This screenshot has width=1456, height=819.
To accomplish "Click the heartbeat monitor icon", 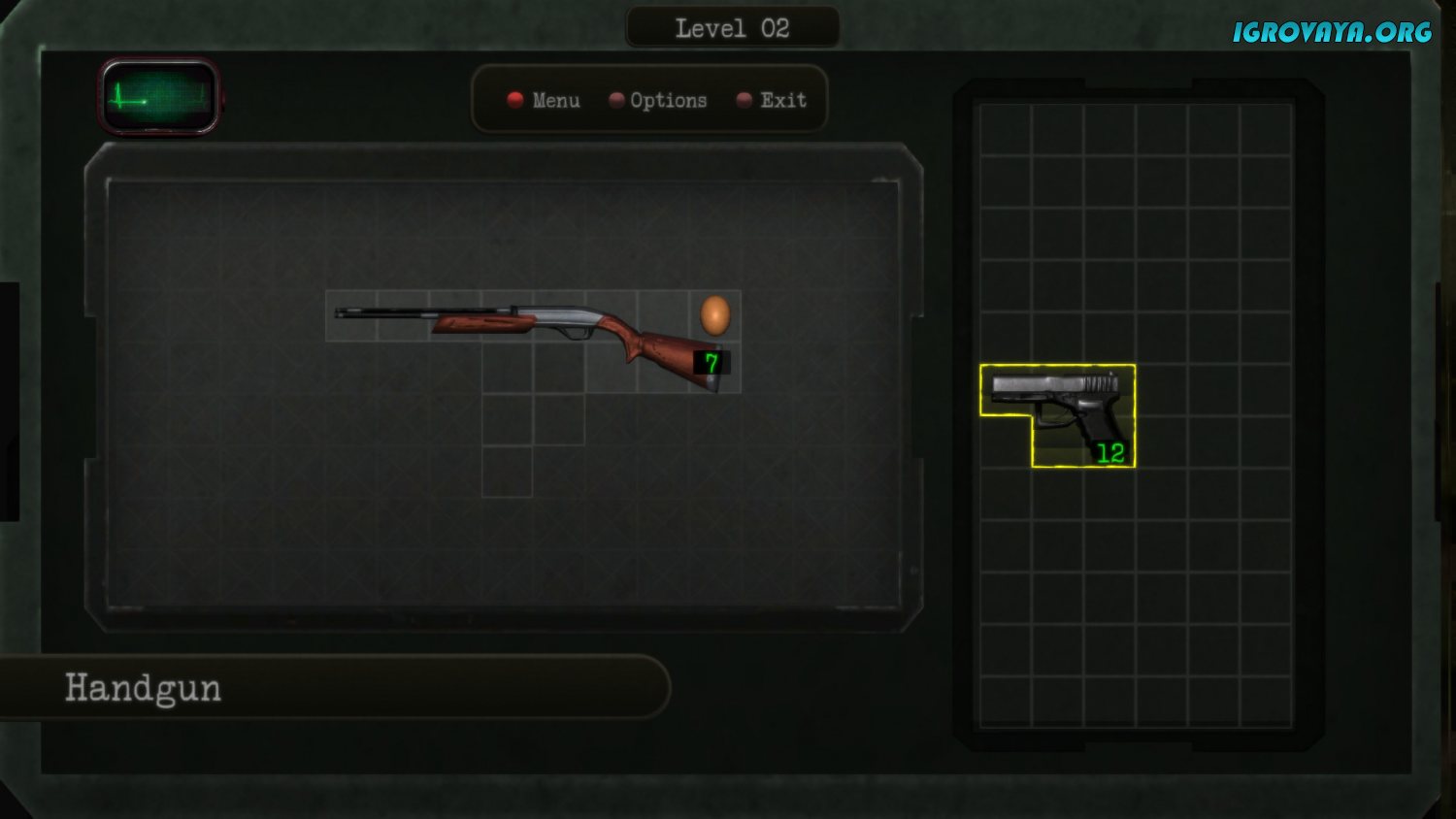I will click(159, 96).
